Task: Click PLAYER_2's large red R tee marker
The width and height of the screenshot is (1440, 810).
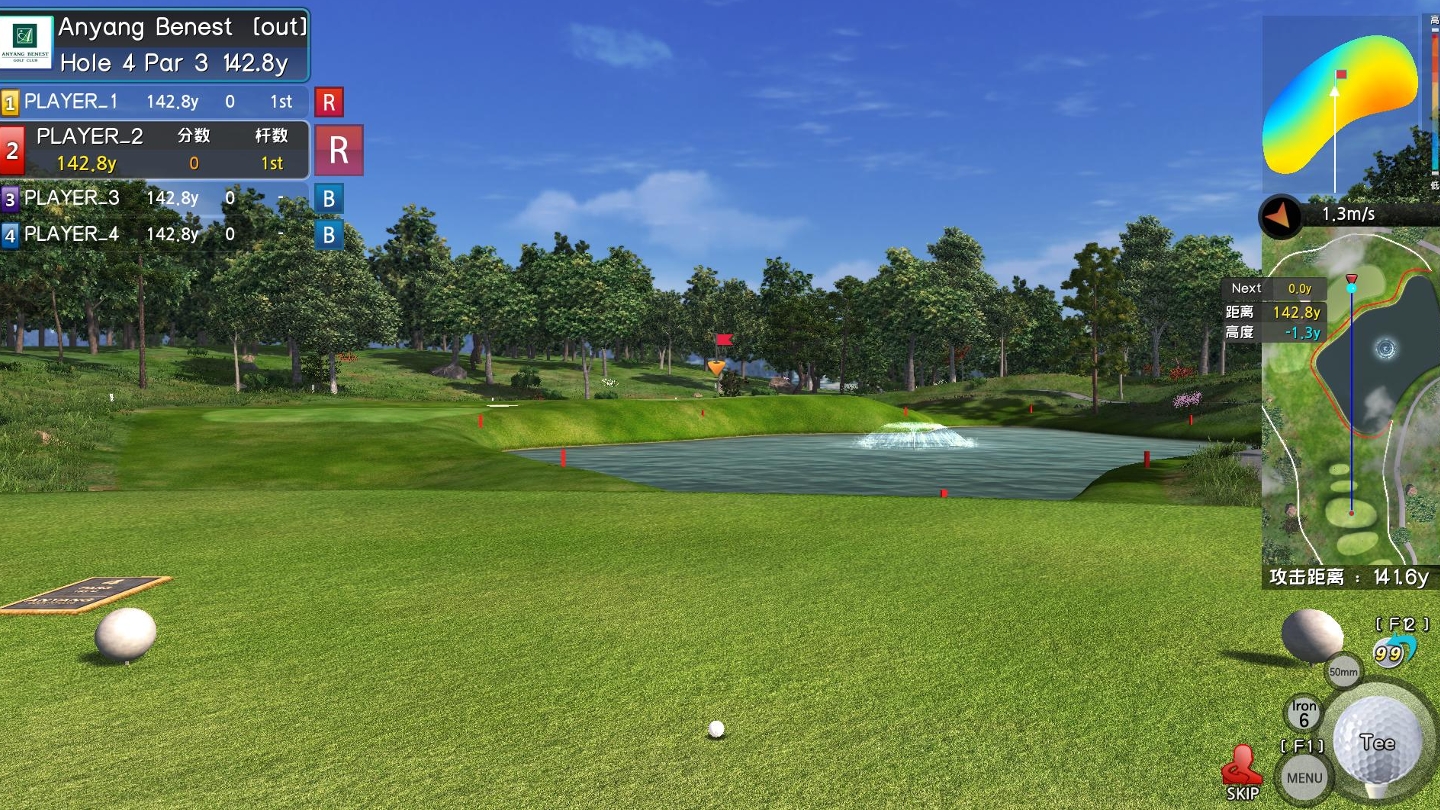Action: tap(339, 150)
